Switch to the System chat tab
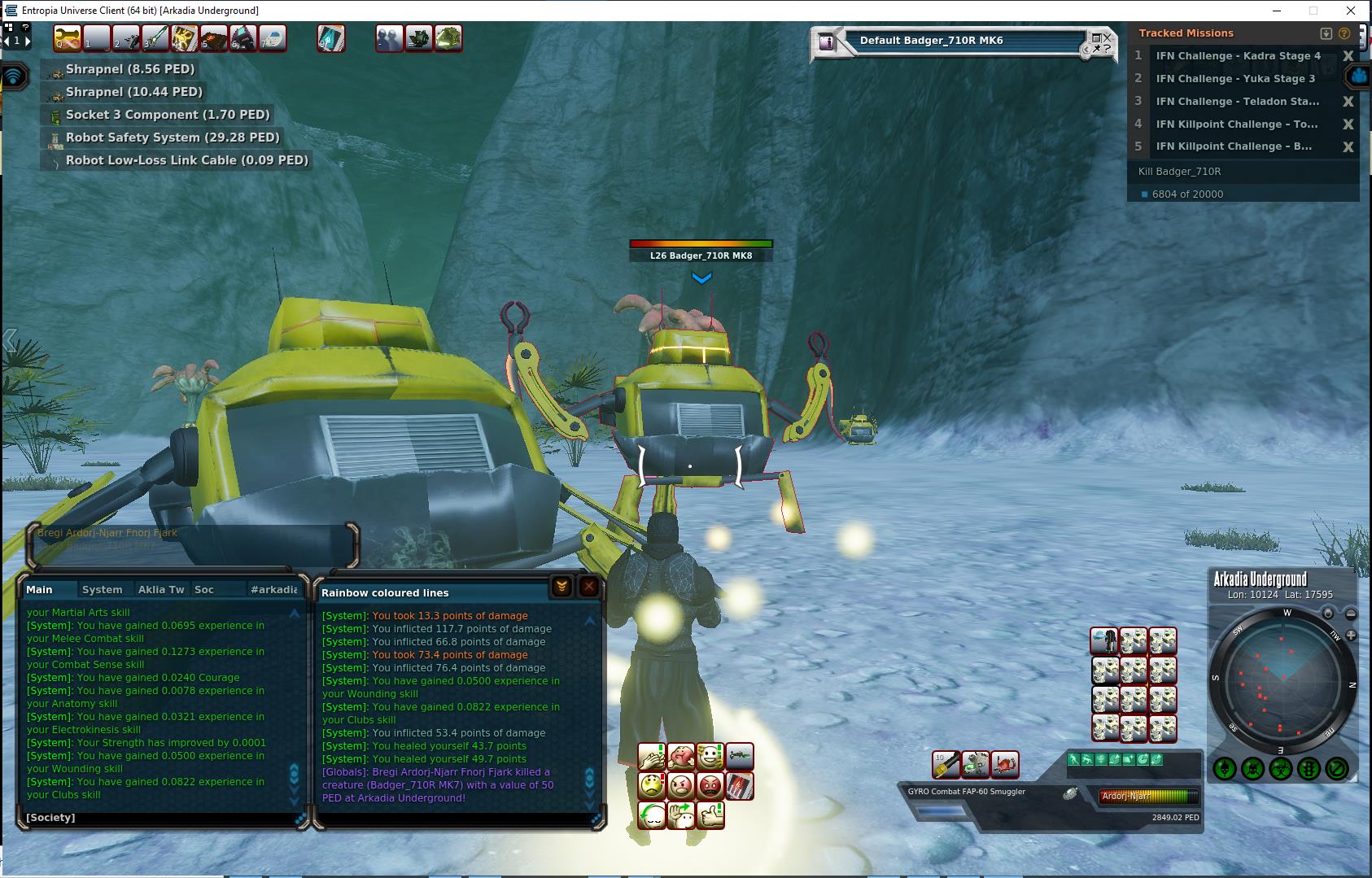 (x=102, y=589)
